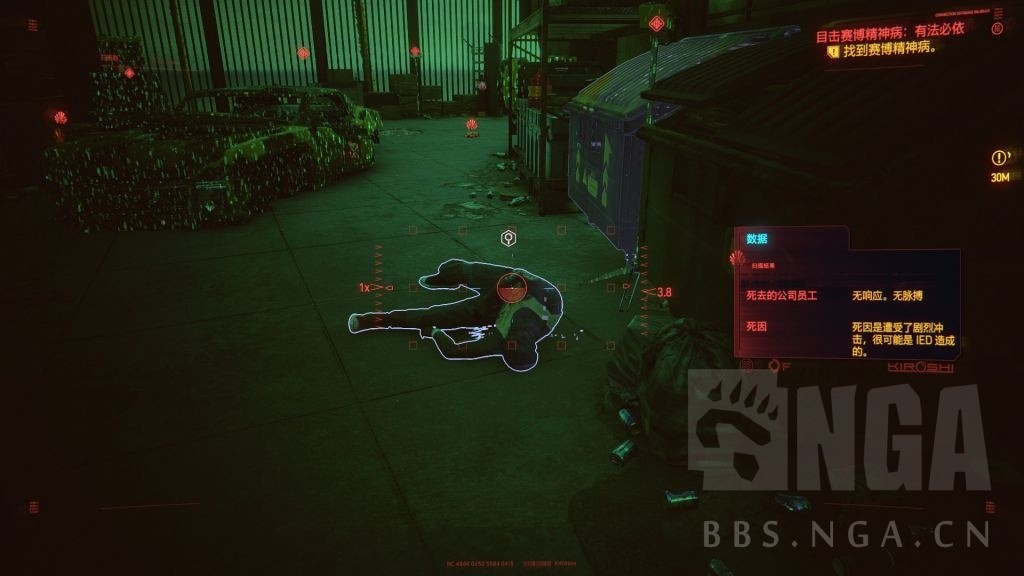Select the yellow exclamation quest waypoint marker
This screenshot has width=1024, height=576.
[999, 158]
